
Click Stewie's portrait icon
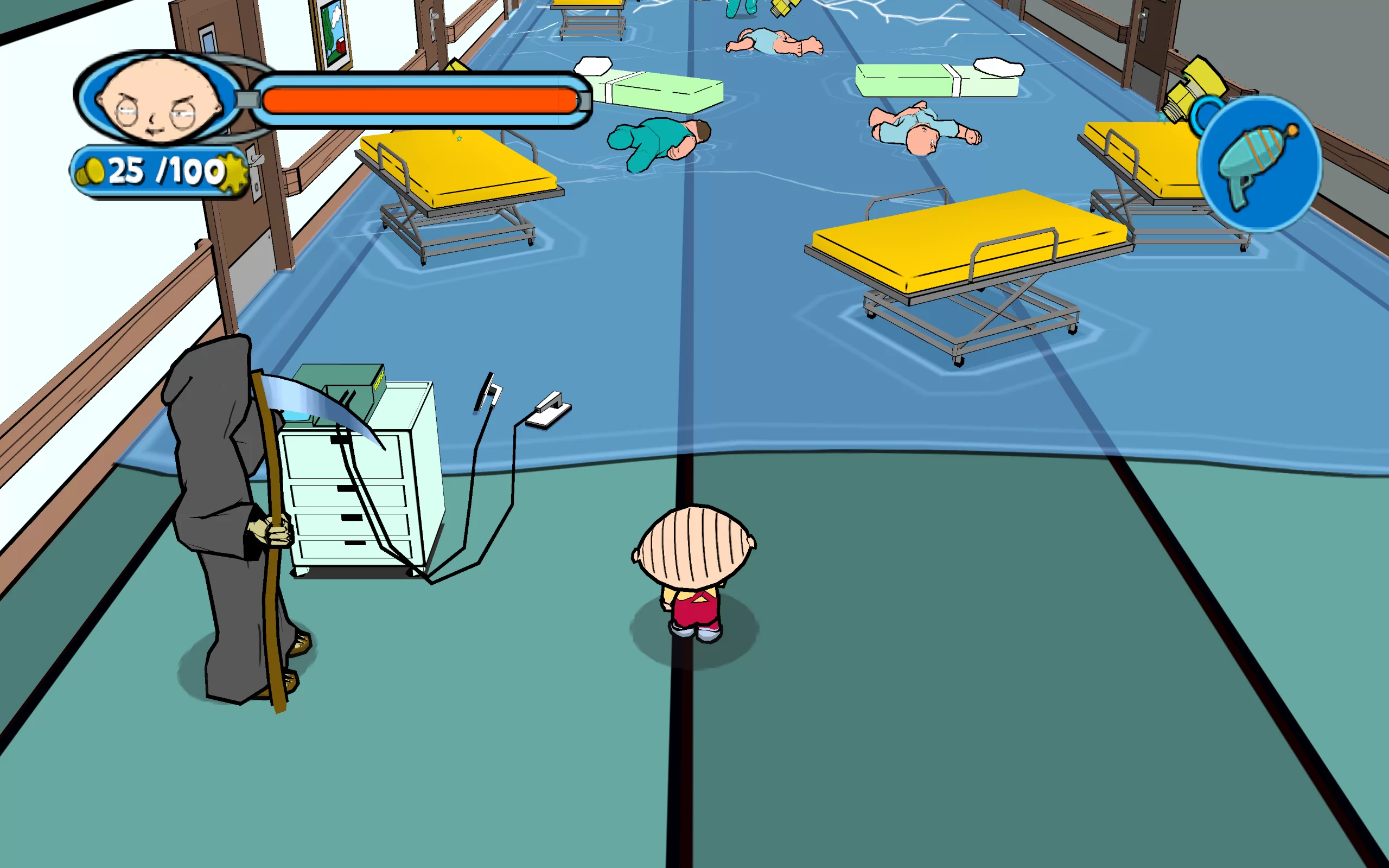pos(159,99)
